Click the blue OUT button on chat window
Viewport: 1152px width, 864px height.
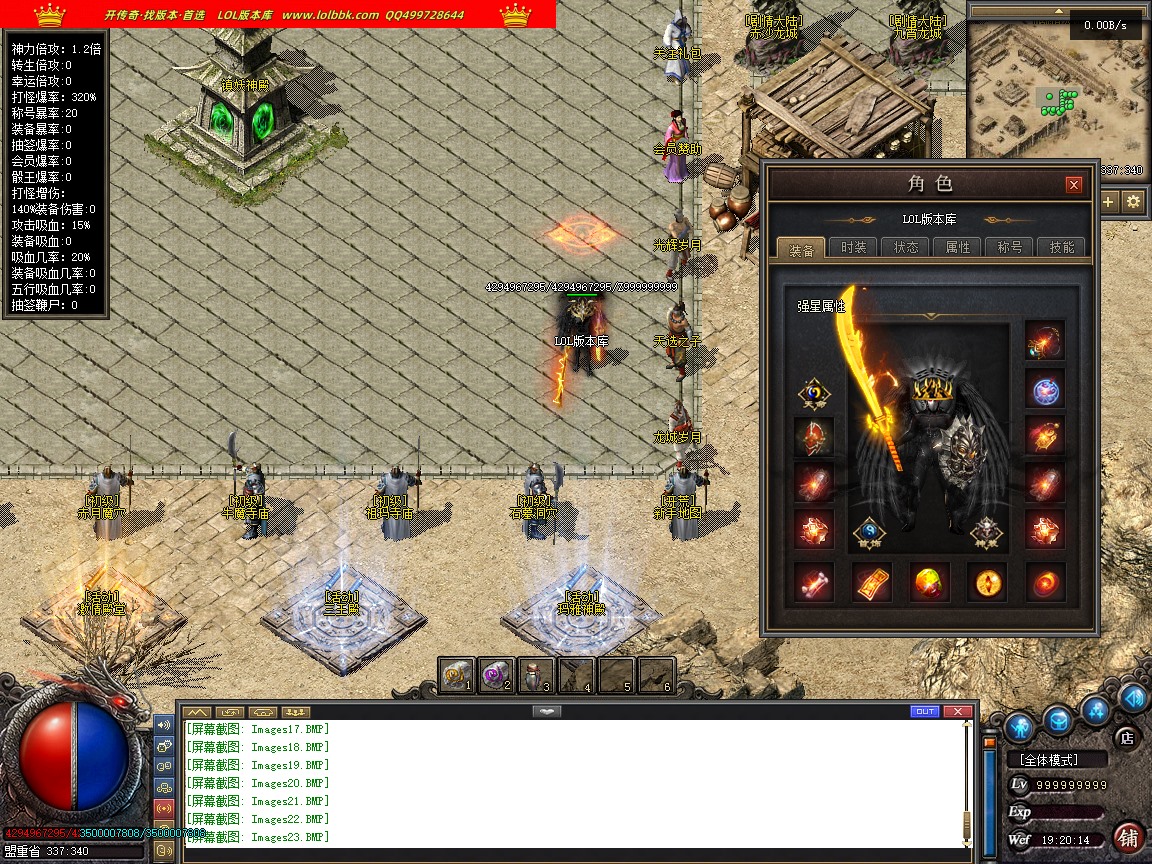coord(925,711)
